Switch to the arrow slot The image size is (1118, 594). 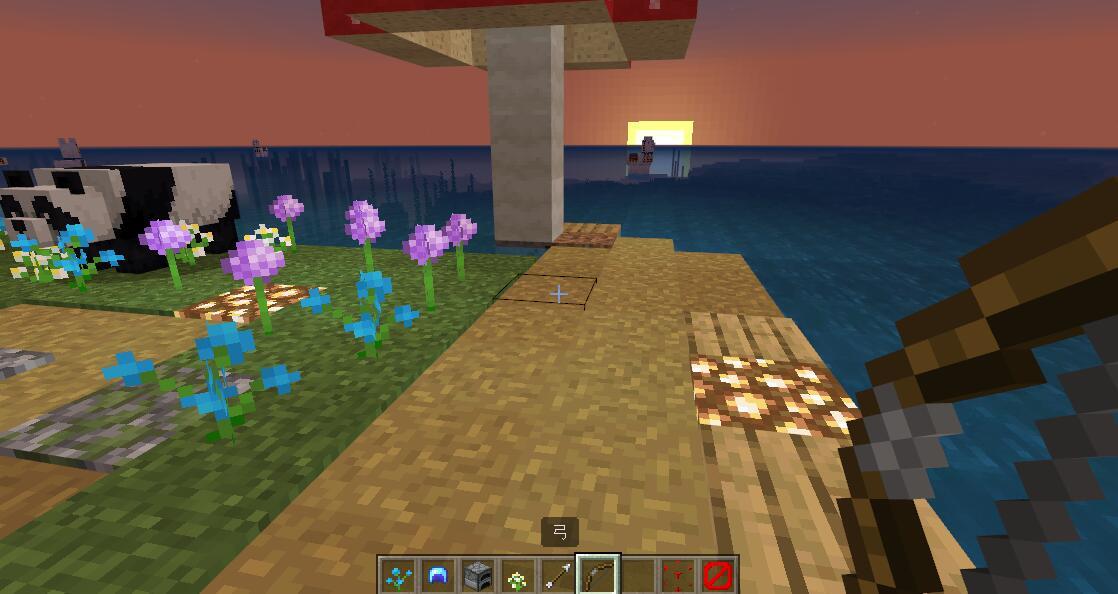[x=558, y=575]
